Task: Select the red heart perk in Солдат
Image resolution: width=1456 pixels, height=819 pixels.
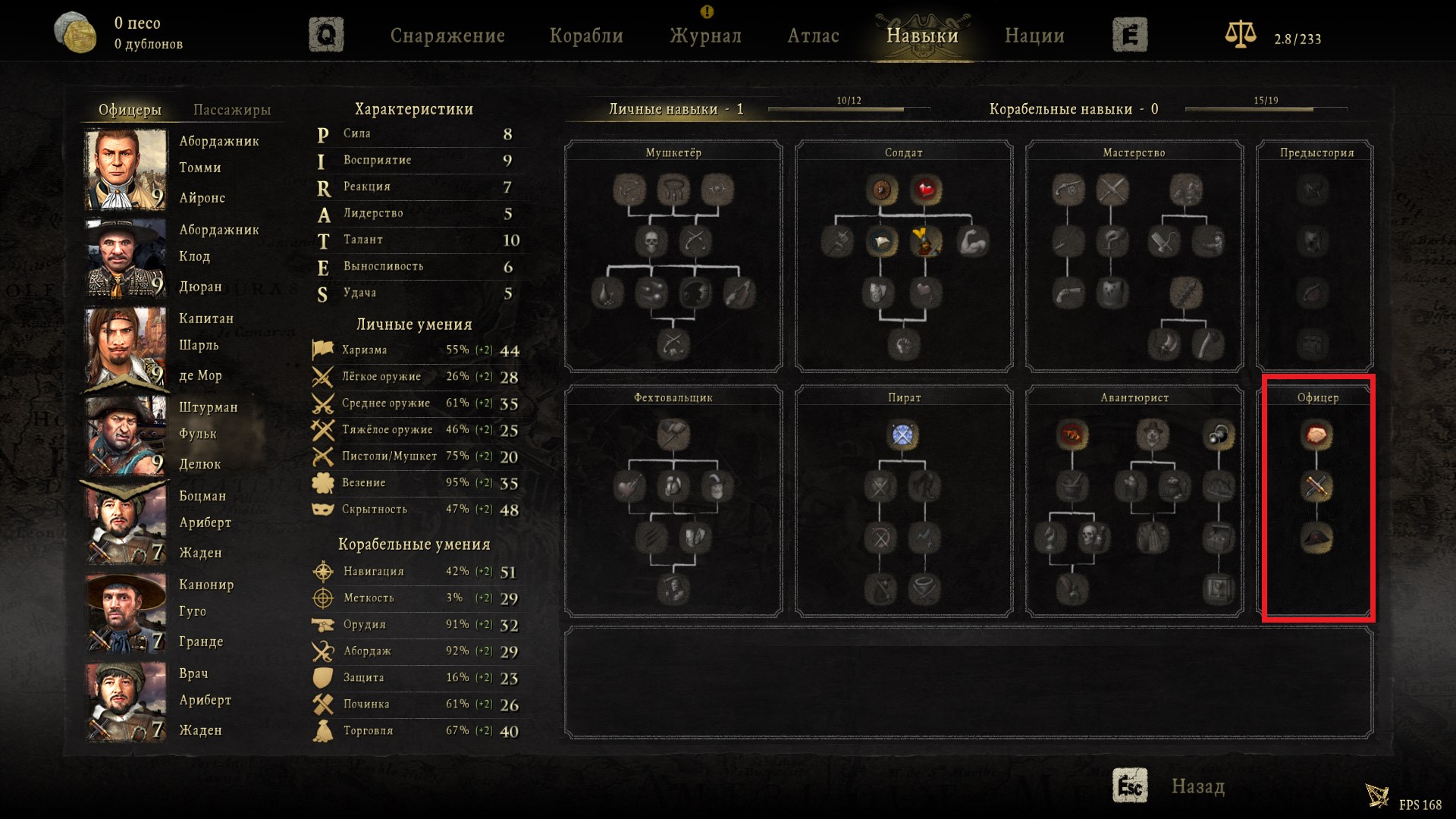Action: tap(925, 190)
